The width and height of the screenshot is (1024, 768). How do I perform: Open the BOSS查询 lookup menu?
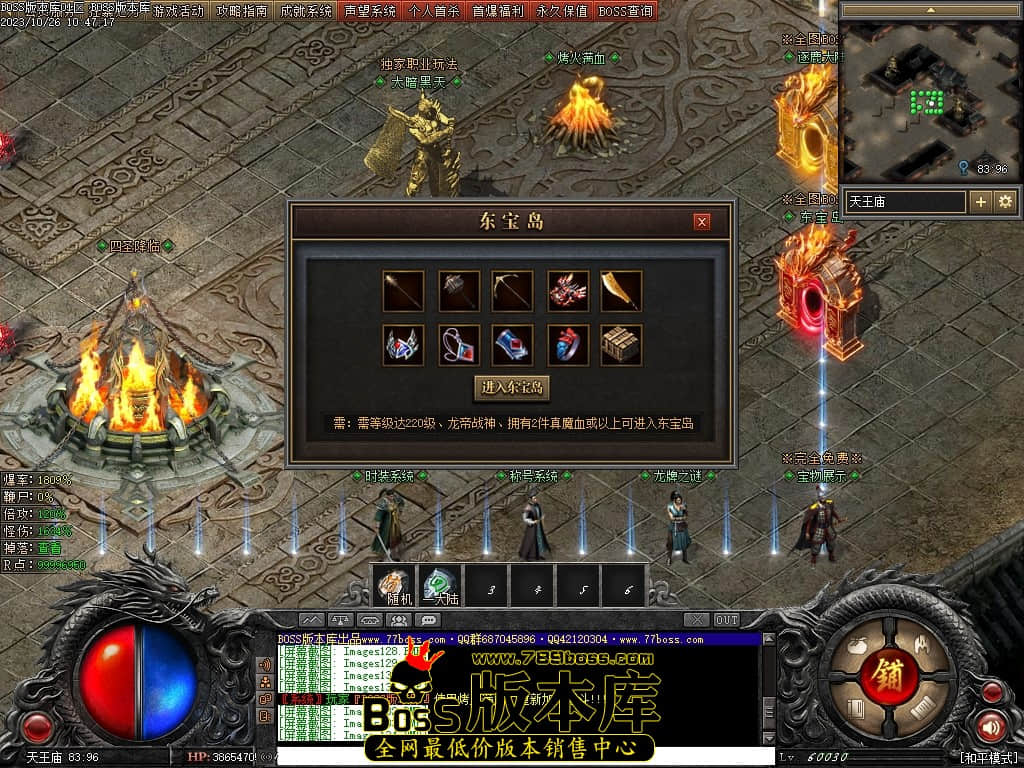[626, 11]
